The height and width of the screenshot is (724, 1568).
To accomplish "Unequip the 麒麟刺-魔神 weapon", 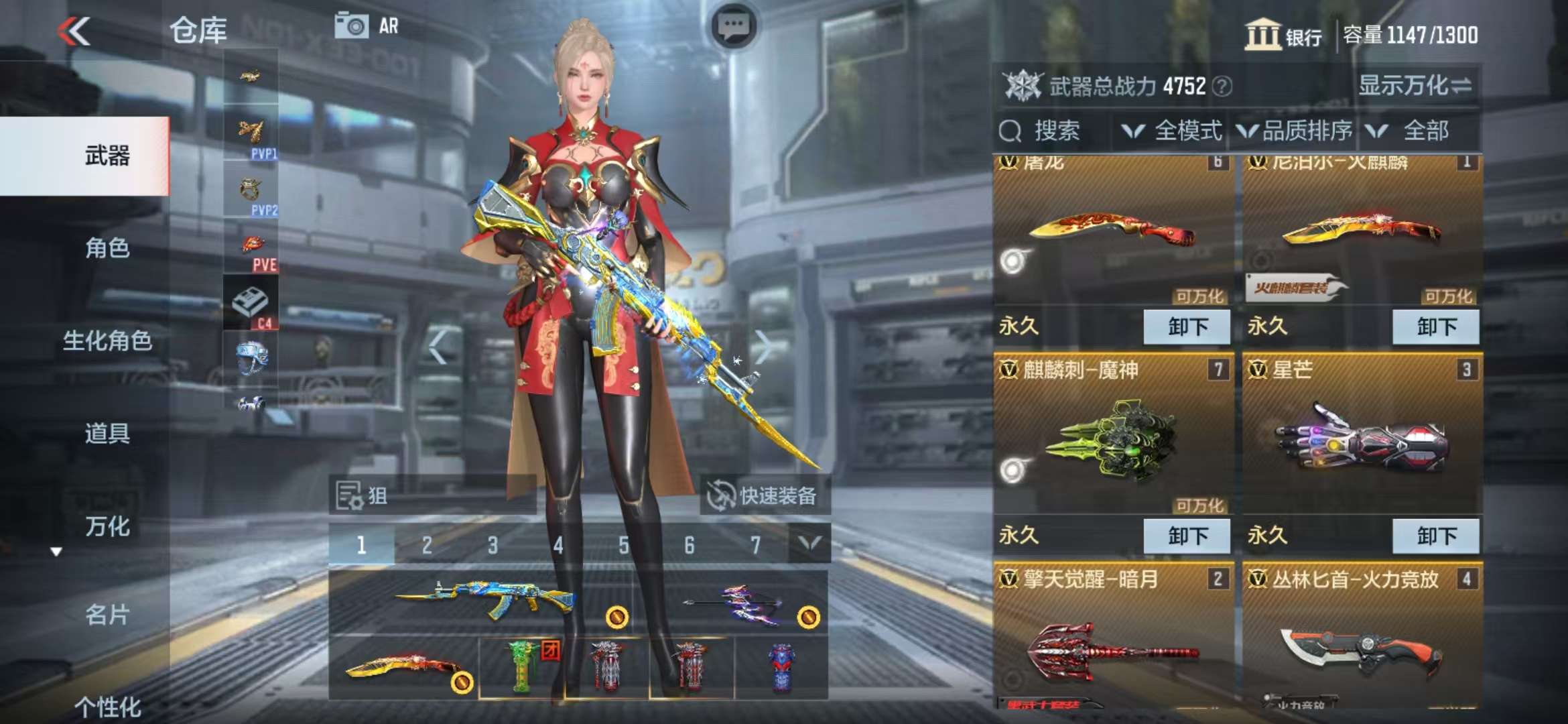I will click(1187, 536).
